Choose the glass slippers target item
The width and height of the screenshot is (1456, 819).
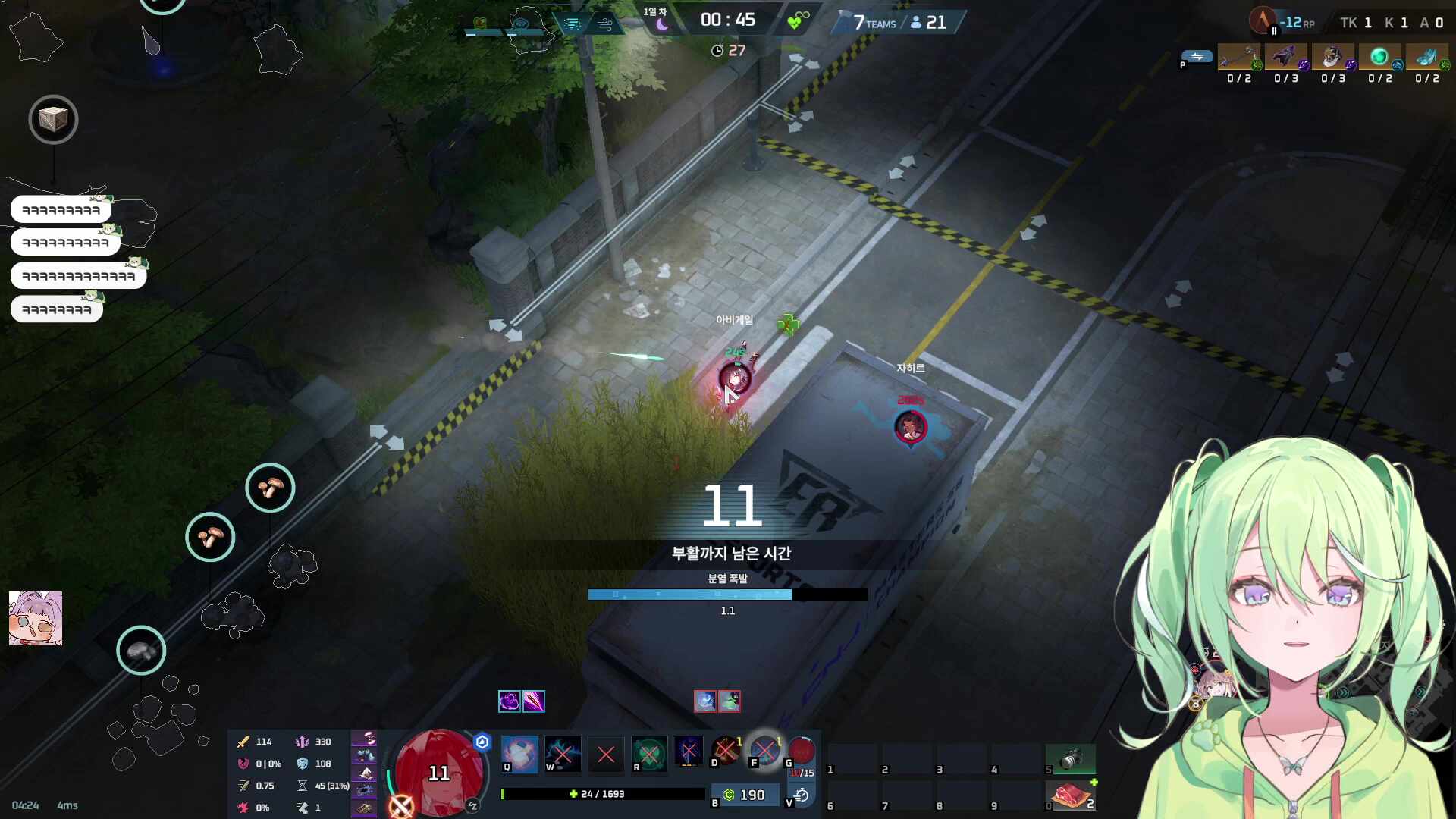(1427, 57)
